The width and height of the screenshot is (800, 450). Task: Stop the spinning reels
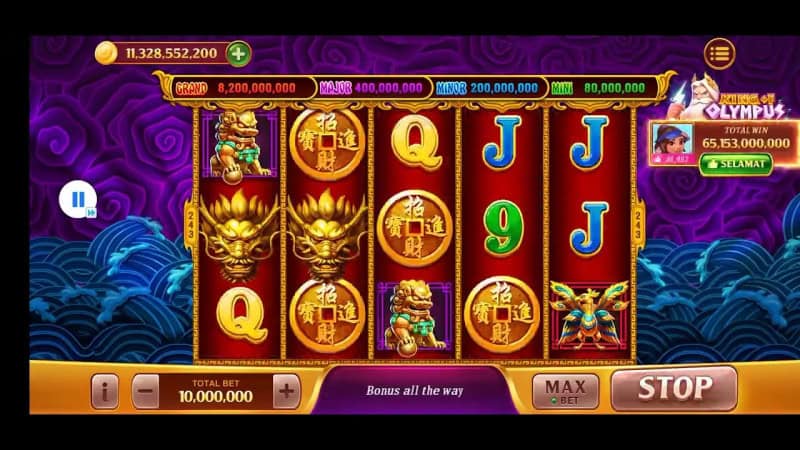pos(674,388)
